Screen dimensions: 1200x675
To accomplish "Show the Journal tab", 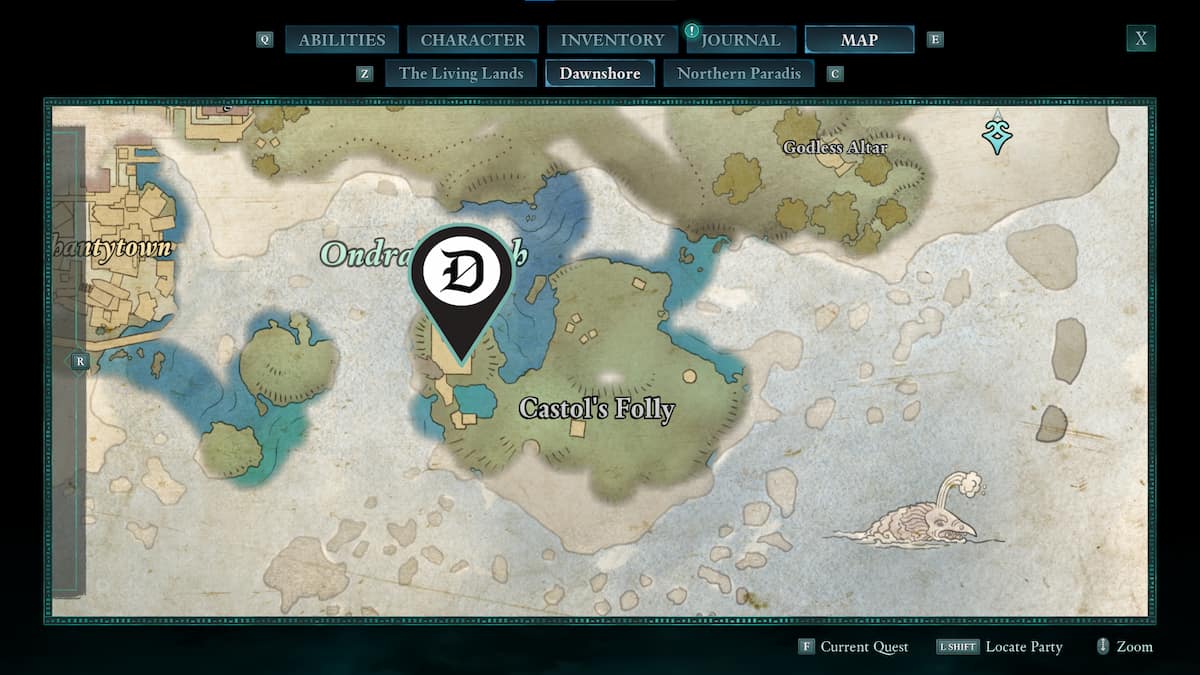I will coord(740,40).
